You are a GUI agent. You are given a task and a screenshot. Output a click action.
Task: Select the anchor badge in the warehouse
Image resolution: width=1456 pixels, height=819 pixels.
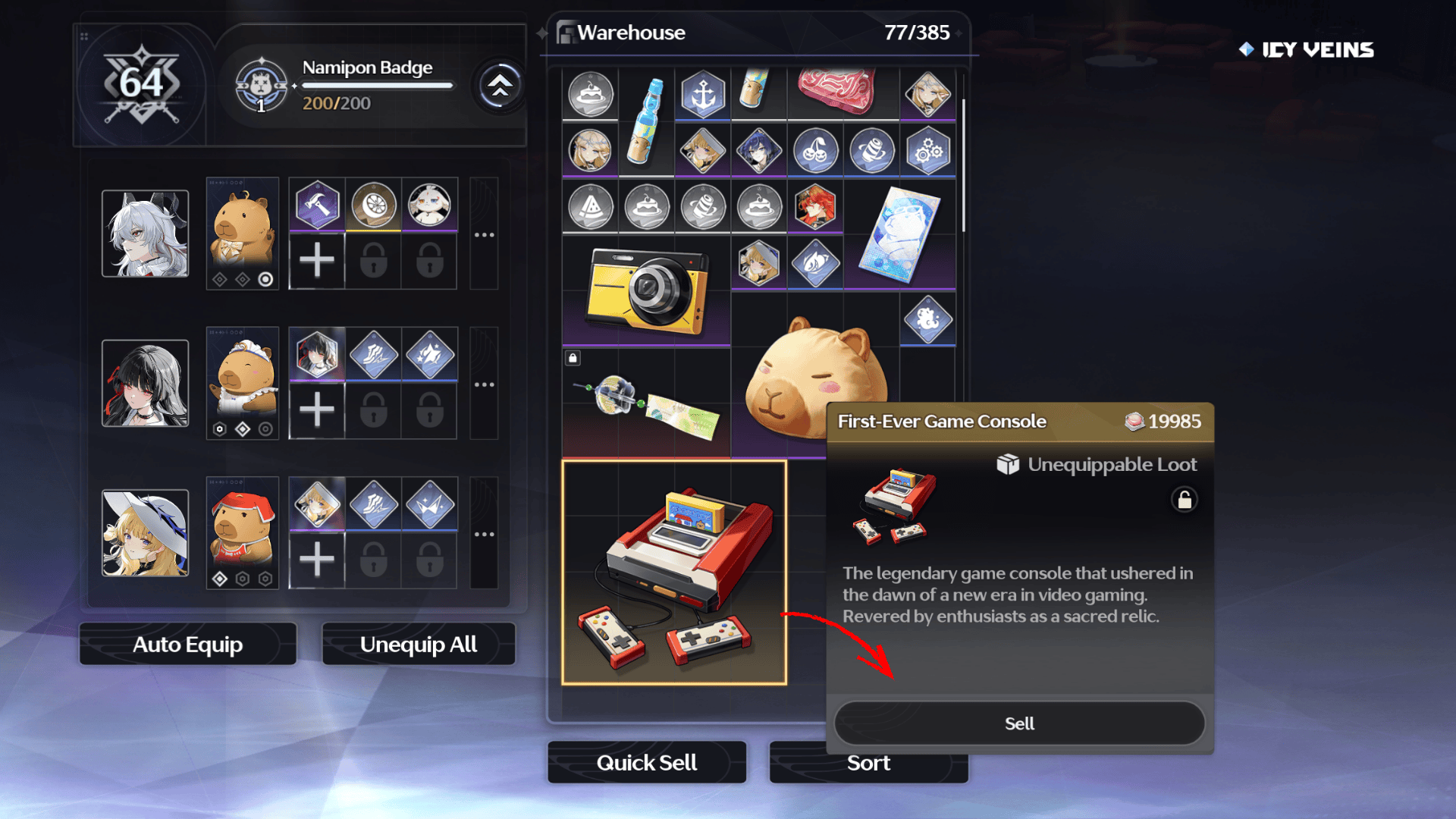(x=703, y=95)
